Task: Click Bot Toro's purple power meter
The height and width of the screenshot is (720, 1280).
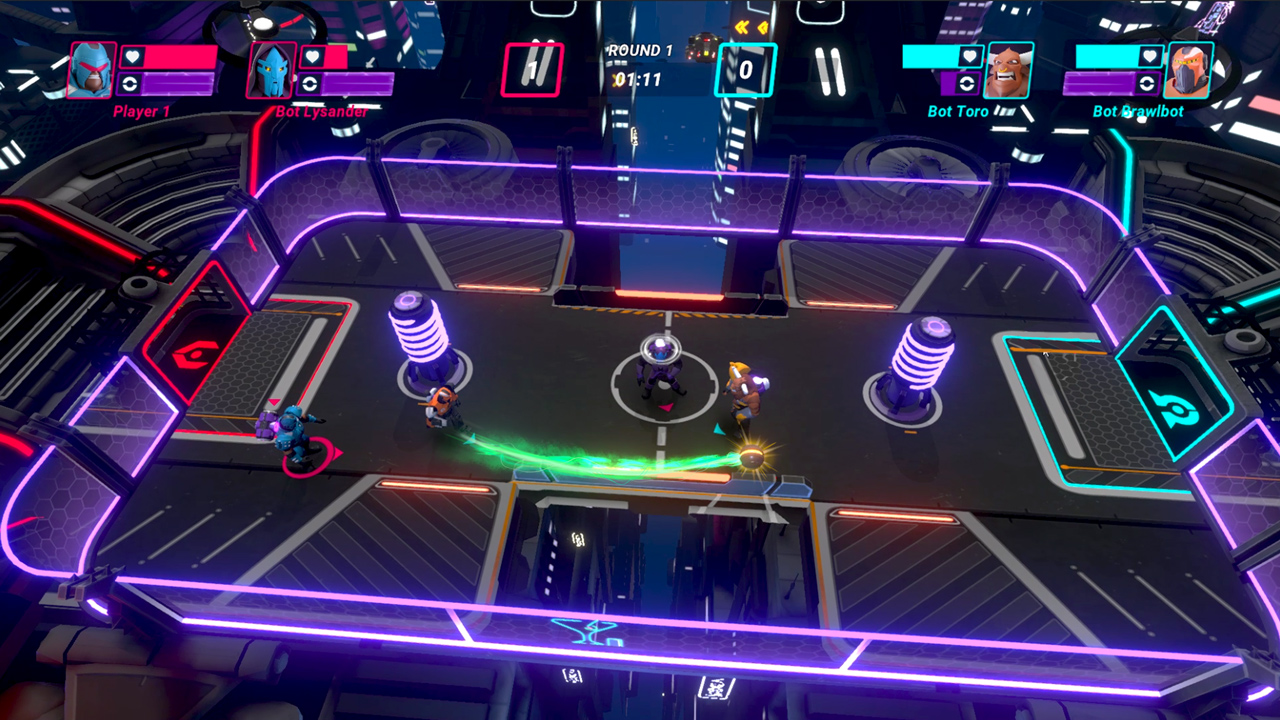Action: point(948,83)
